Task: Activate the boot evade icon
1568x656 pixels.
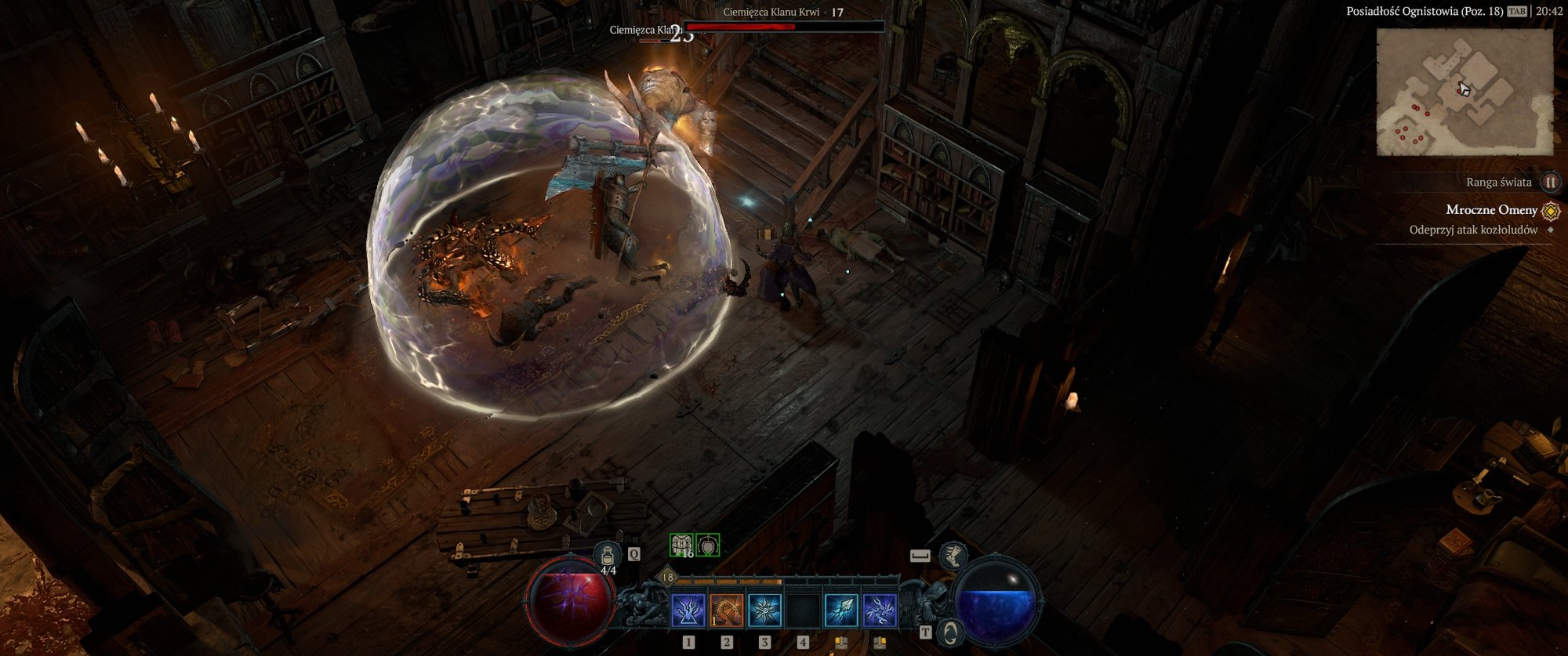Action: click(953, 555)
